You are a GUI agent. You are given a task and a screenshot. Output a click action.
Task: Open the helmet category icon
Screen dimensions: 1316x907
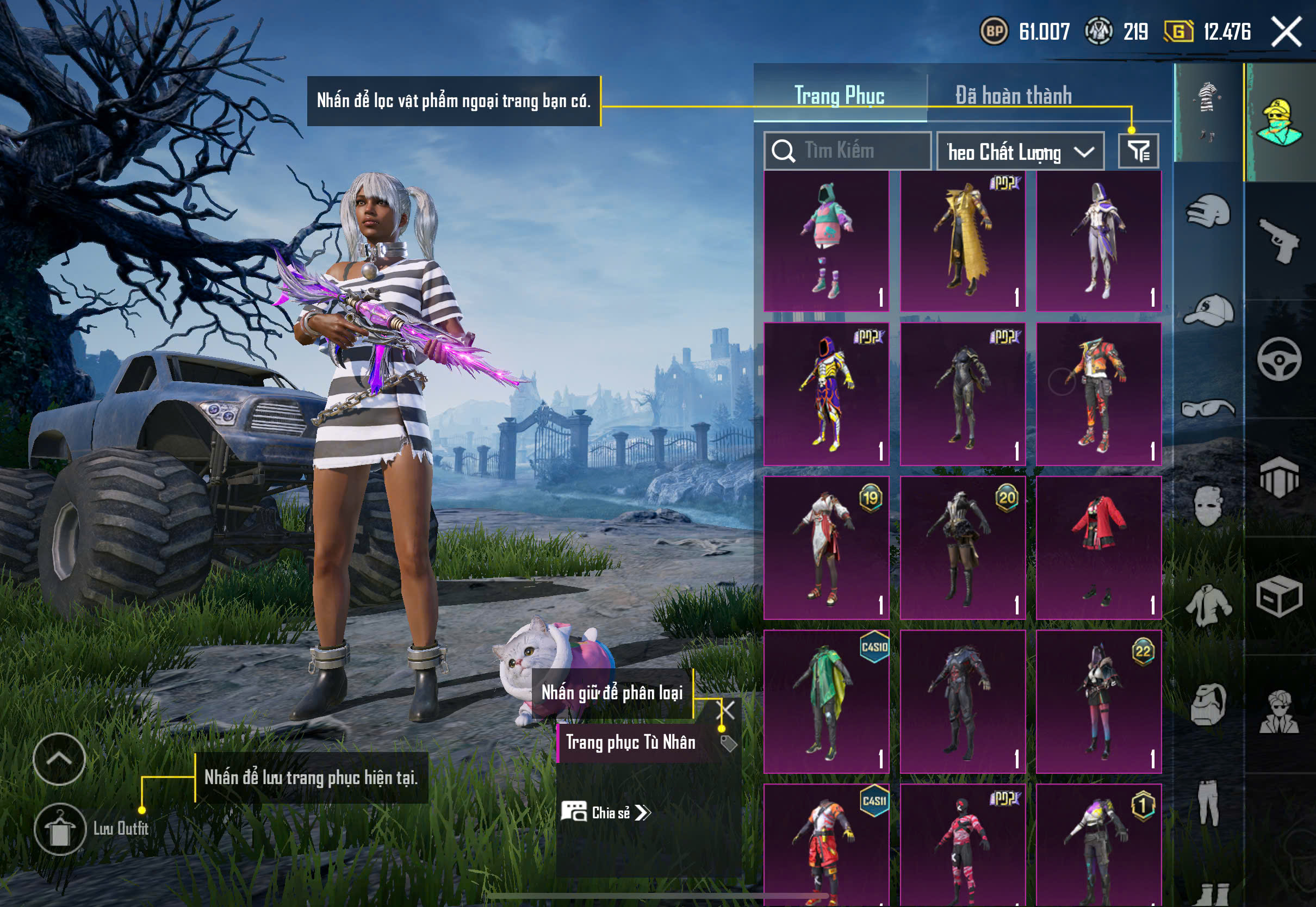pos(1208,212)
